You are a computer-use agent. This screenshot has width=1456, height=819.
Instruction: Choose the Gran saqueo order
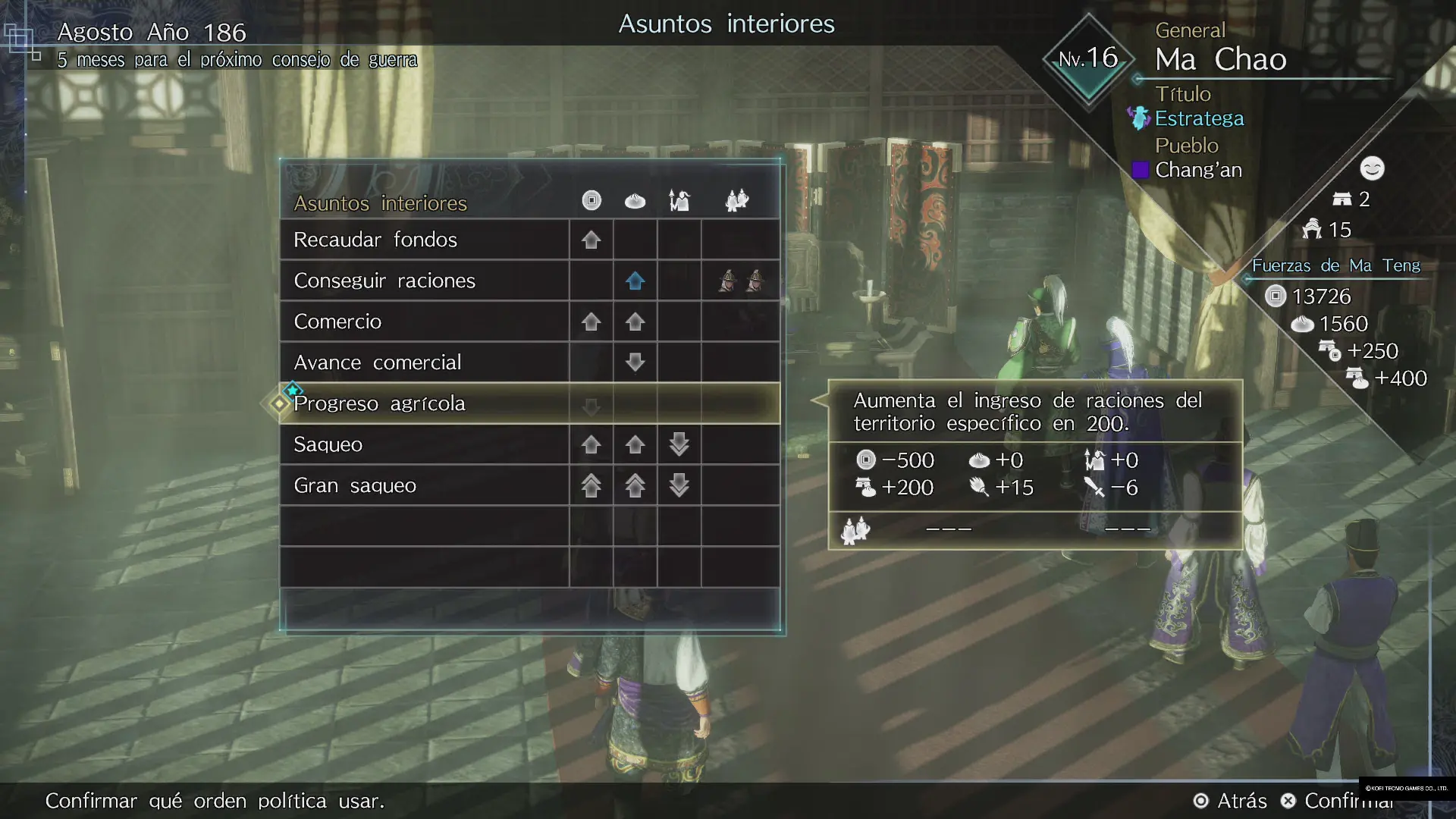(354, 485)
